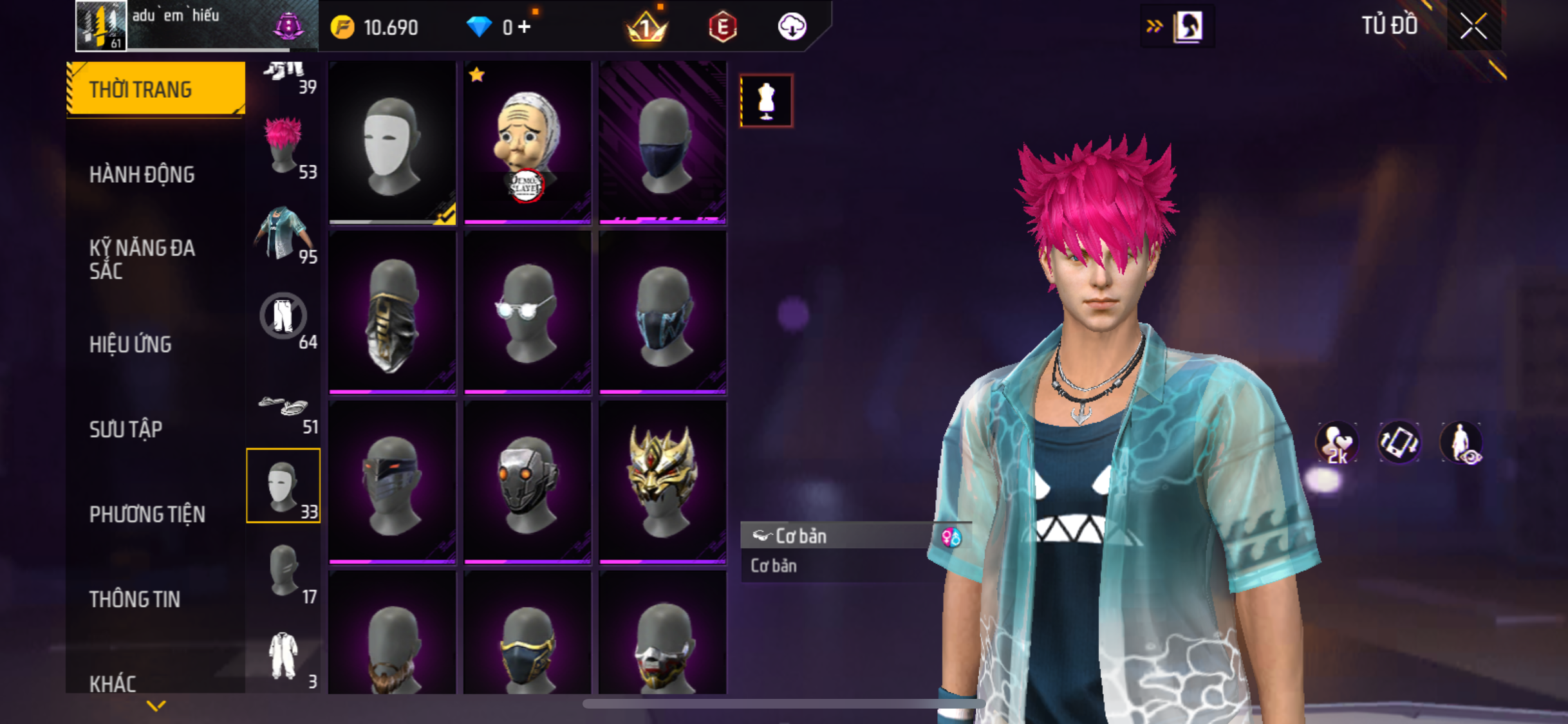Show the Thông Tin section
This screenshot has height=724, width=1568.
click(x=135, y=599)
